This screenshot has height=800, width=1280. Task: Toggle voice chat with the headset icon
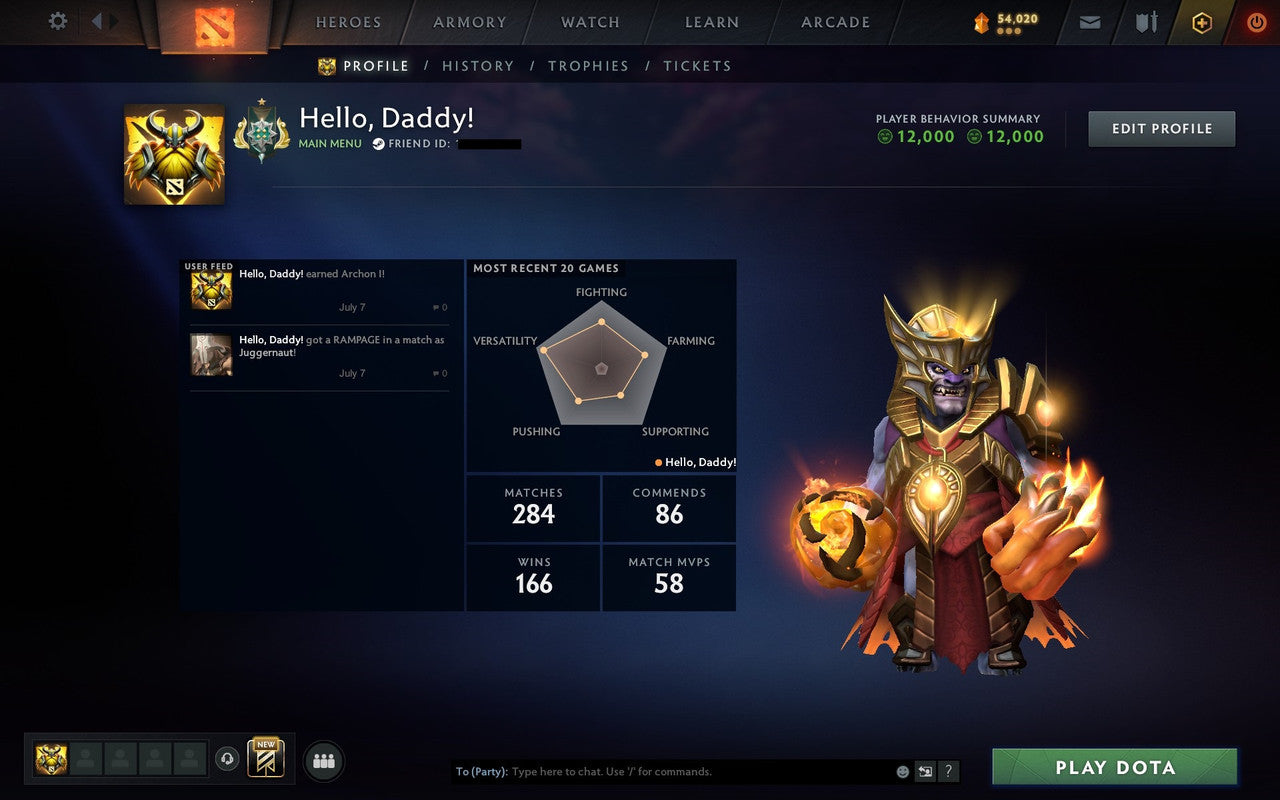225,759
